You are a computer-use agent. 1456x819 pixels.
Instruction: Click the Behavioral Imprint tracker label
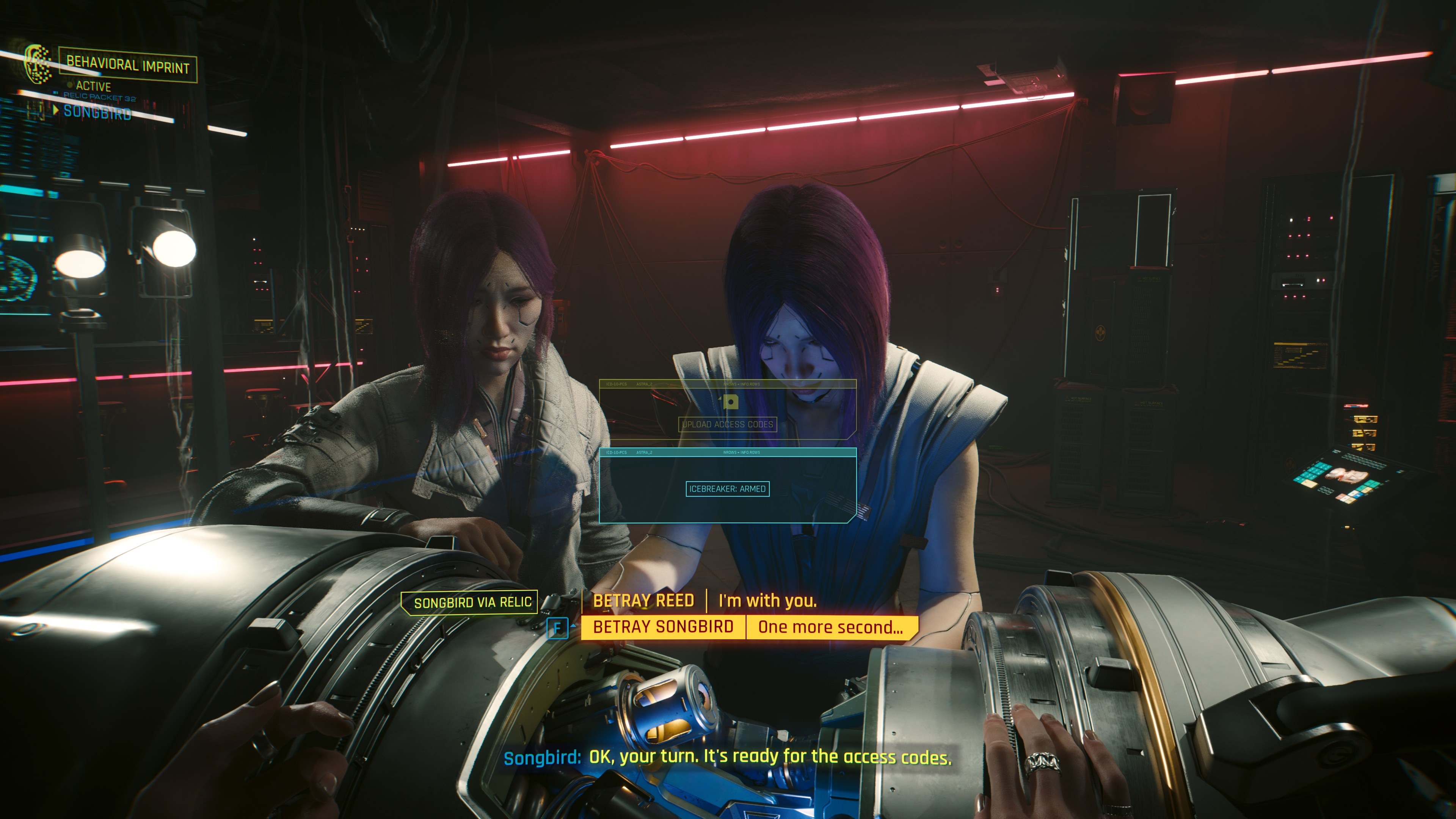pyautogui.click(x=128, y=66)
